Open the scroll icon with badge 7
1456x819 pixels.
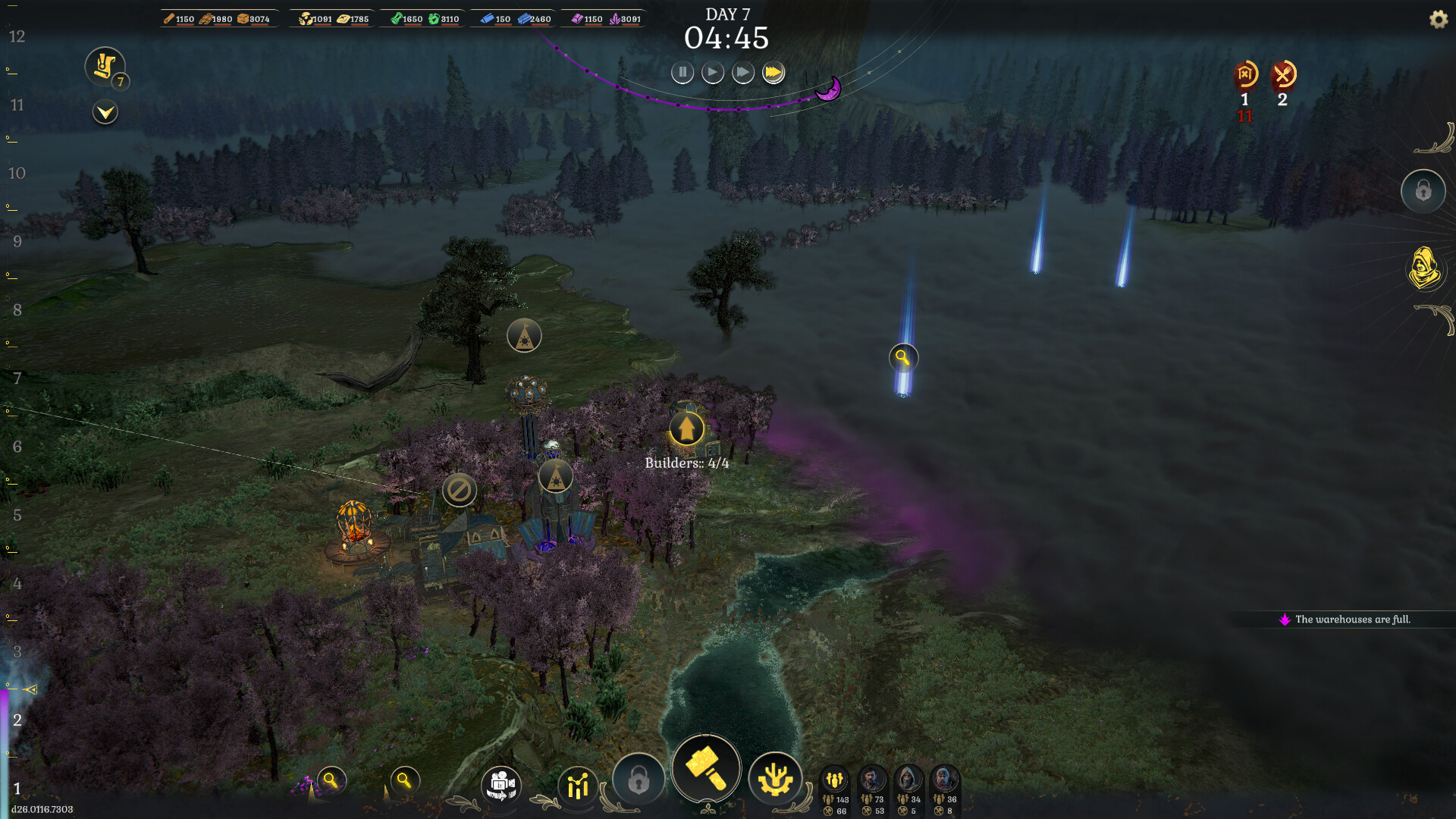point(105,66)
